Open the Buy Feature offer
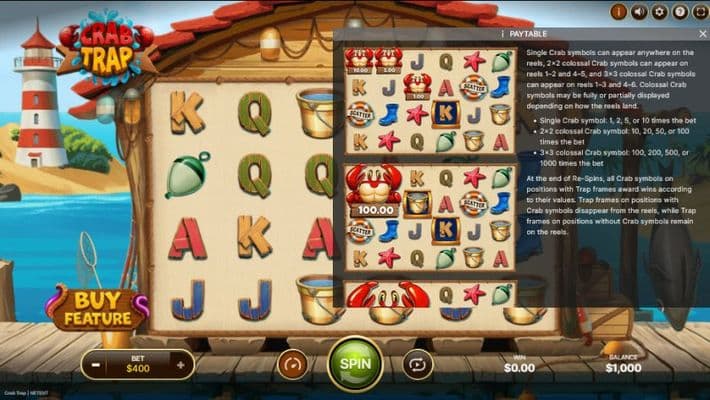710x400 pixels. pyautogui.click(x=97, y=311)
